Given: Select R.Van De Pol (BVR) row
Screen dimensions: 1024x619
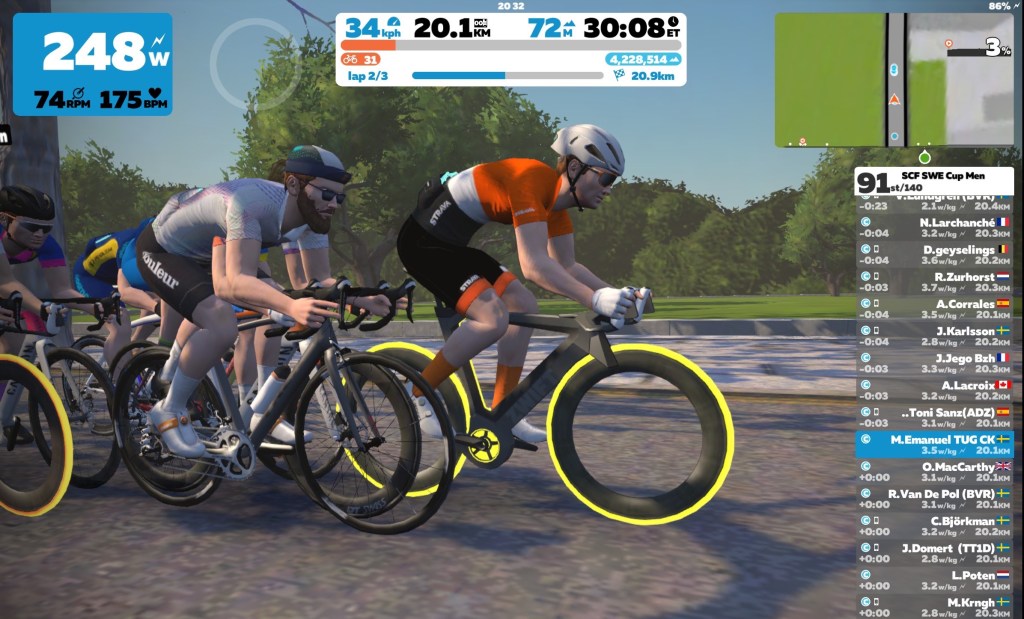Looking at the screenshot, I should [x=934, y=498].
